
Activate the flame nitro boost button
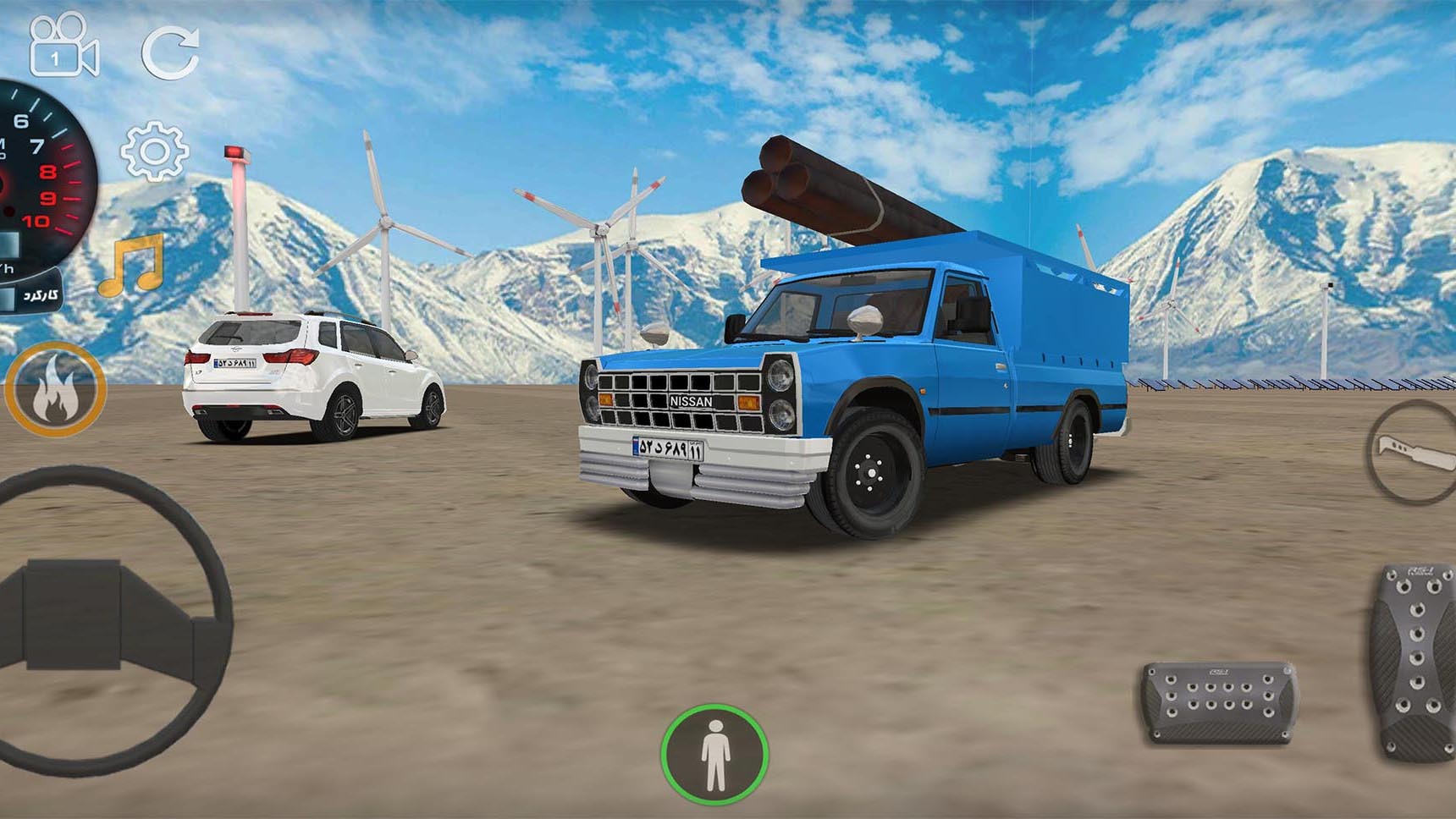click(56, 390)
